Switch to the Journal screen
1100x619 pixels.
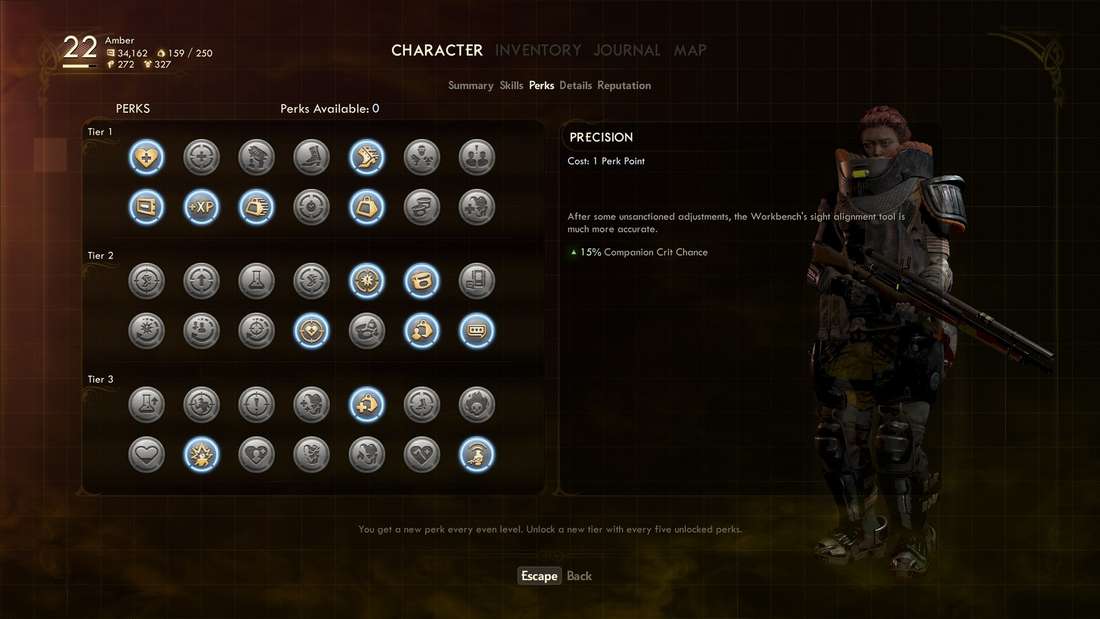tap(627, 50)
